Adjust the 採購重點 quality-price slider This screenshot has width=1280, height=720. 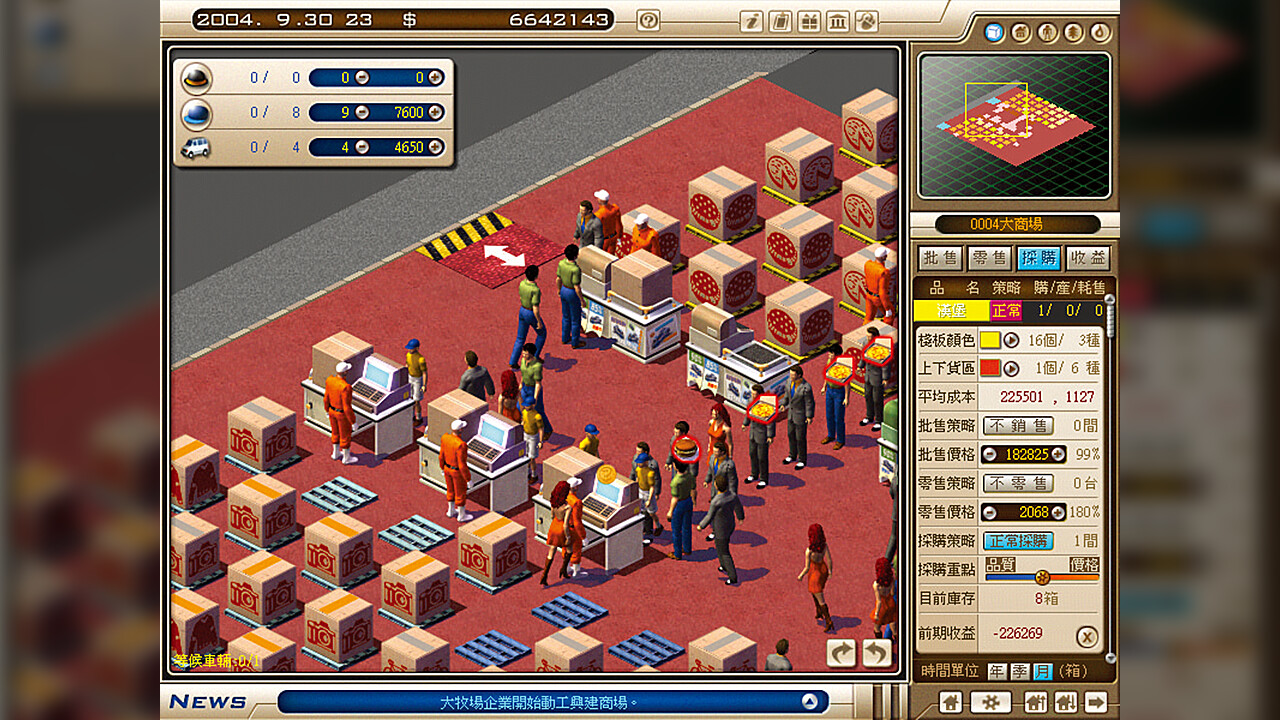click(x=1043, y=577)
